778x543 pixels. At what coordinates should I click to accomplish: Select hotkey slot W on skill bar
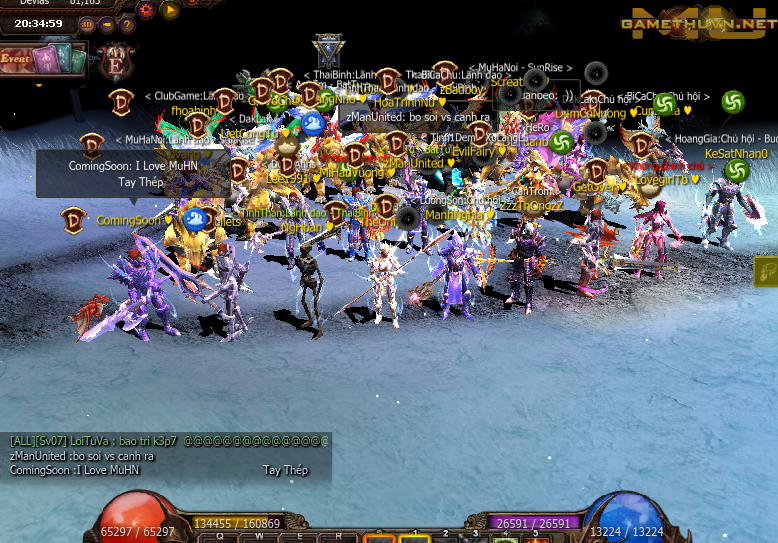point(259,537)
